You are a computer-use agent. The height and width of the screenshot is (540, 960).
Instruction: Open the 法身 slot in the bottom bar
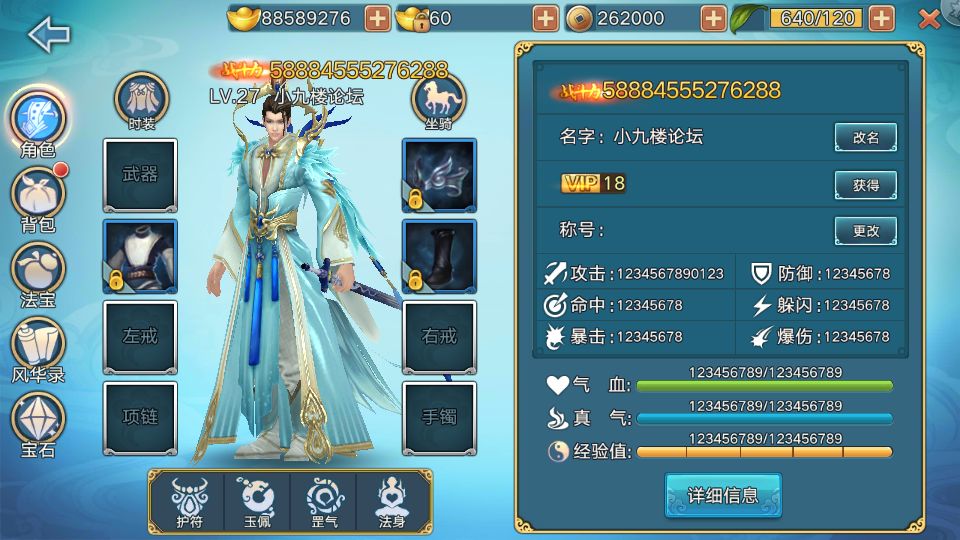pos(392,501)
